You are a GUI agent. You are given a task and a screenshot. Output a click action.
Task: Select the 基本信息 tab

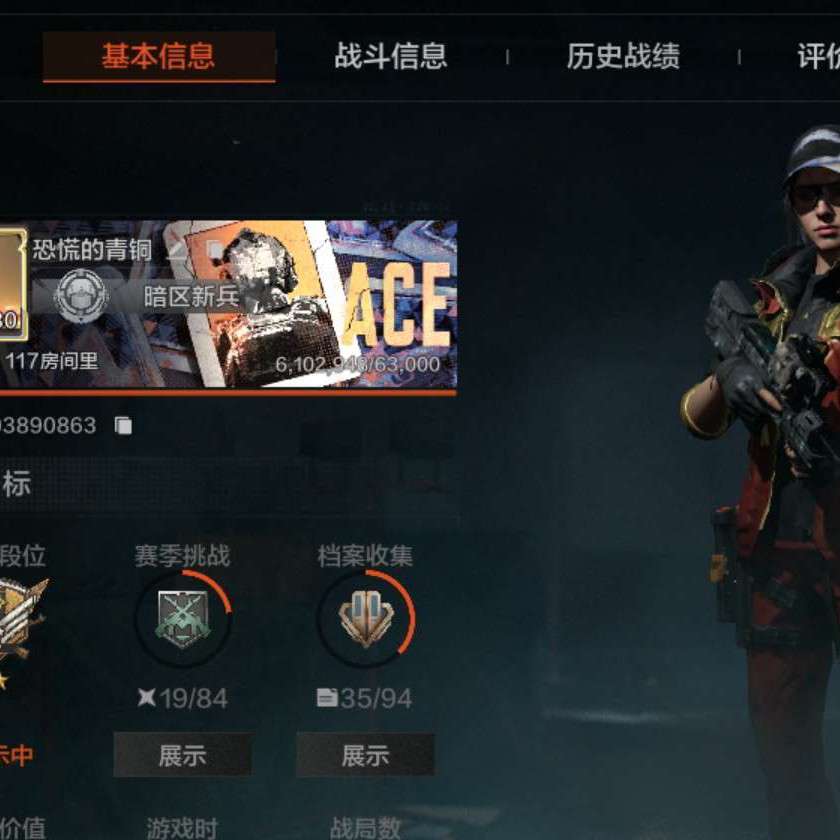(158, 56)
